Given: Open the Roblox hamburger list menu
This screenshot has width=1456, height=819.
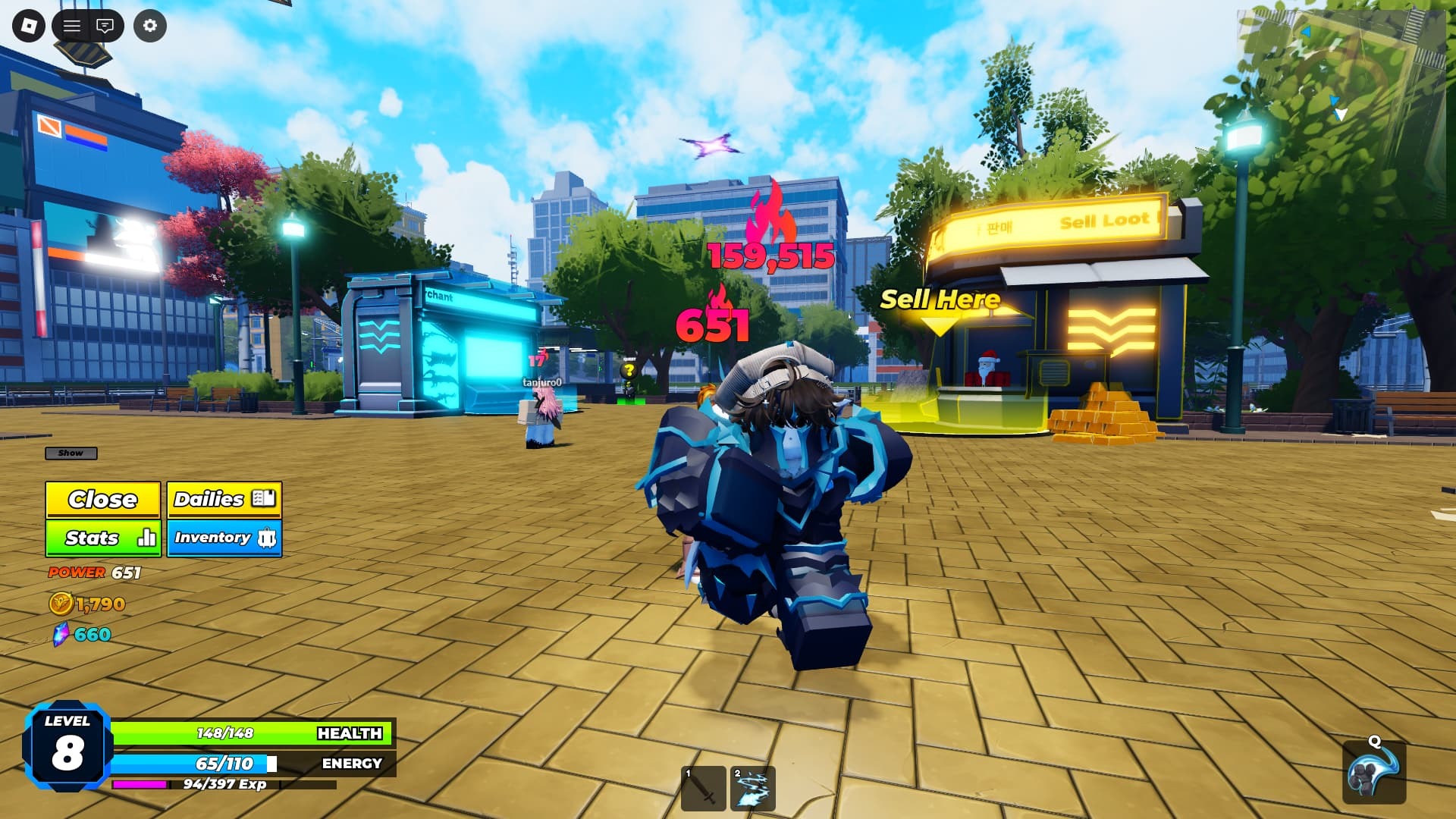Looking at the screenshot, I should (x=72, y=27).
